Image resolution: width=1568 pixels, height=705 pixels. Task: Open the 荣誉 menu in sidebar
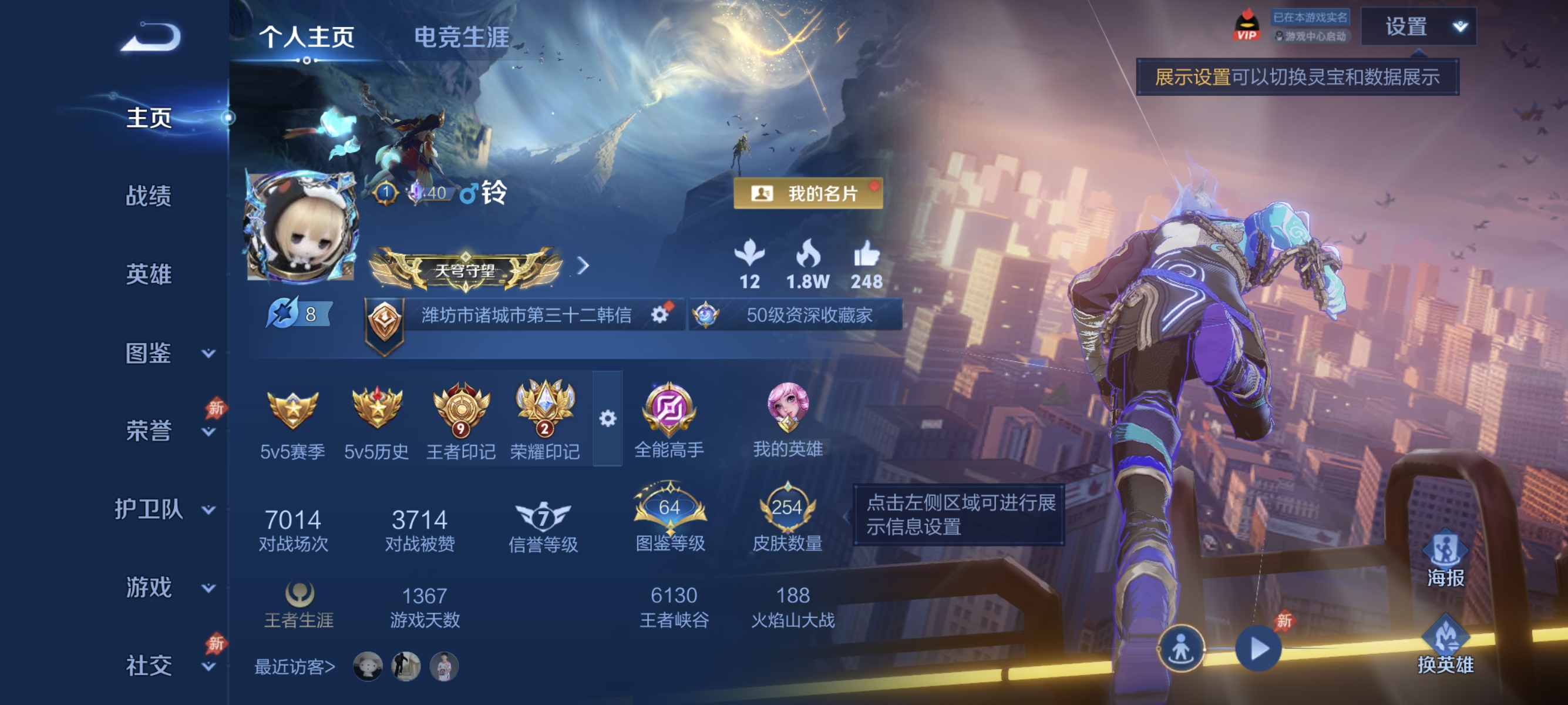150,431
